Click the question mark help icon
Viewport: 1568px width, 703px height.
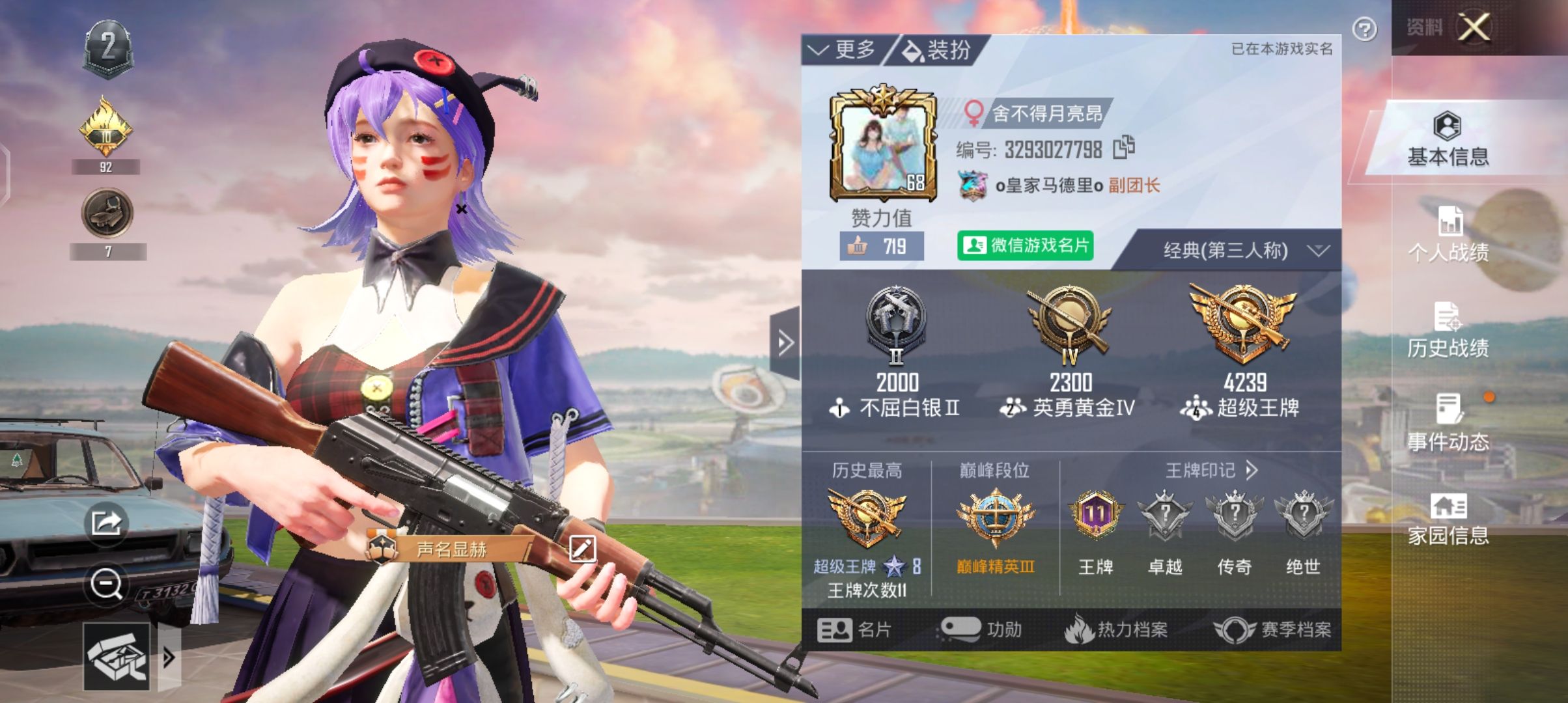[1364, 29]
